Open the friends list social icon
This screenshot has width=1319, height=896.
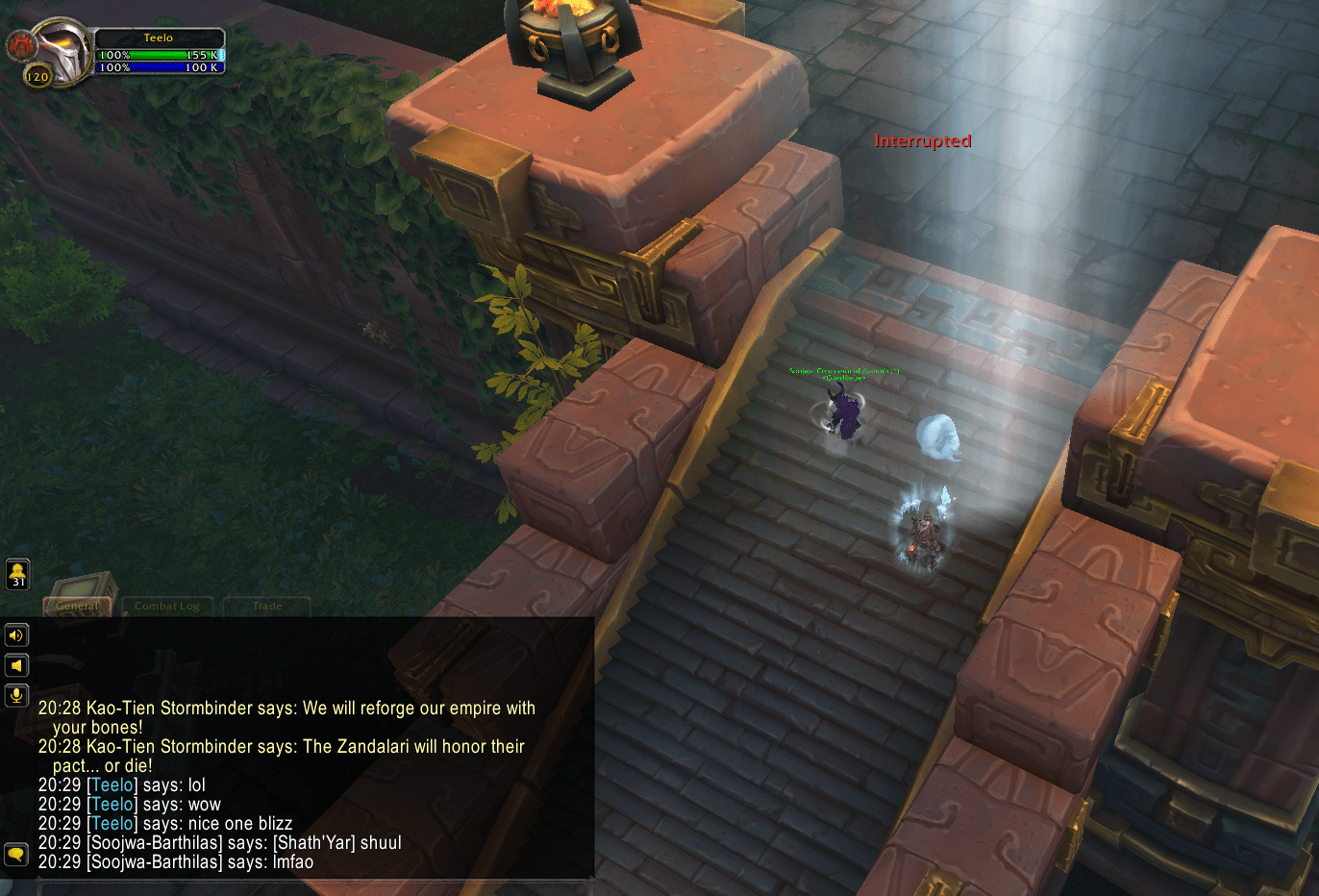[x=17, y=574]
